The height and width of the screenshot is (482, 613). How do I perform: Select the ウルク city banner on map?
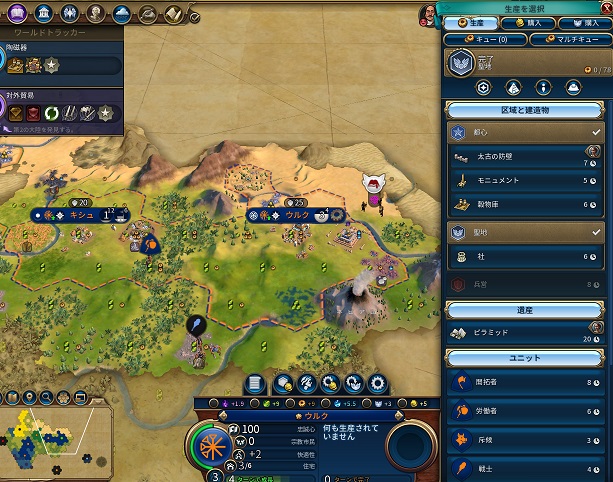click(297, 215)
